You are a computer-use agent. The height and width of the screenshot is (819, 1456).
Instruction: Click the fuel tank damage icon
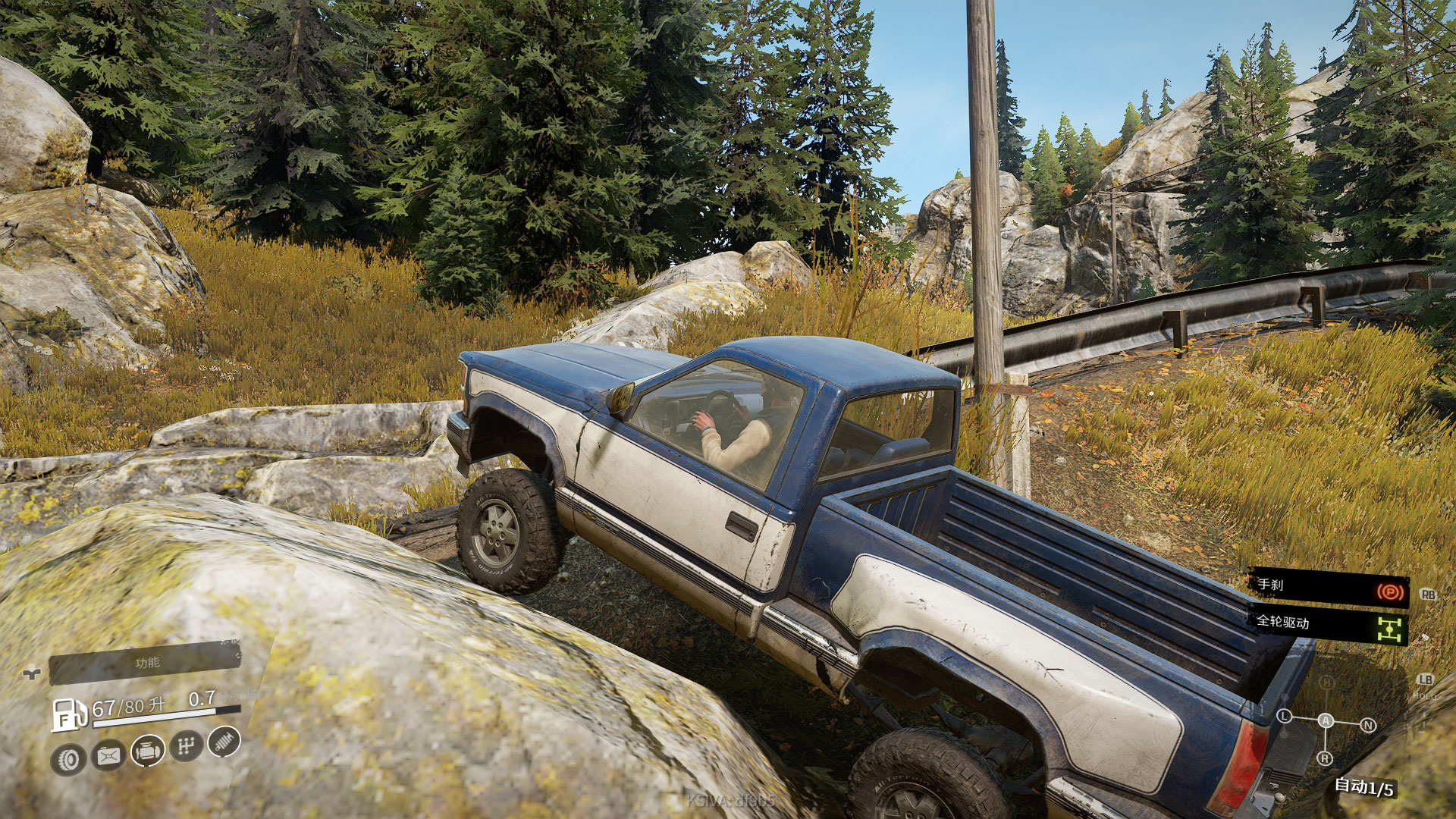[x=108, y=755]
